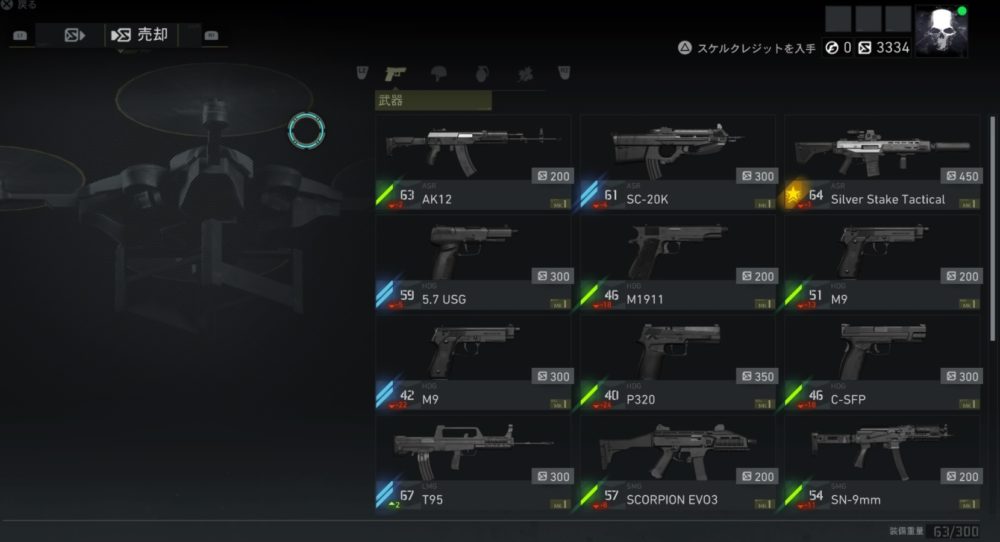Pick the 5.7 USG handgun
This screenshot has height=542, width=1000.
(474, 262)
